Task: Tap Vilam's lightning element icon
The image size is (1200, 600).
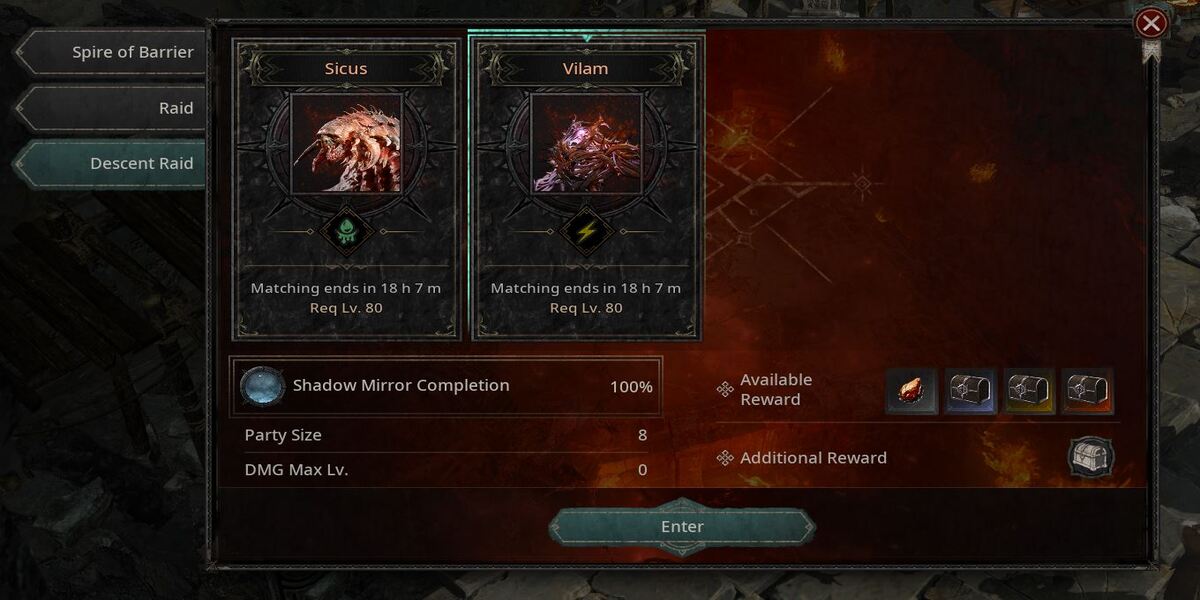Action: pos(586,232)
